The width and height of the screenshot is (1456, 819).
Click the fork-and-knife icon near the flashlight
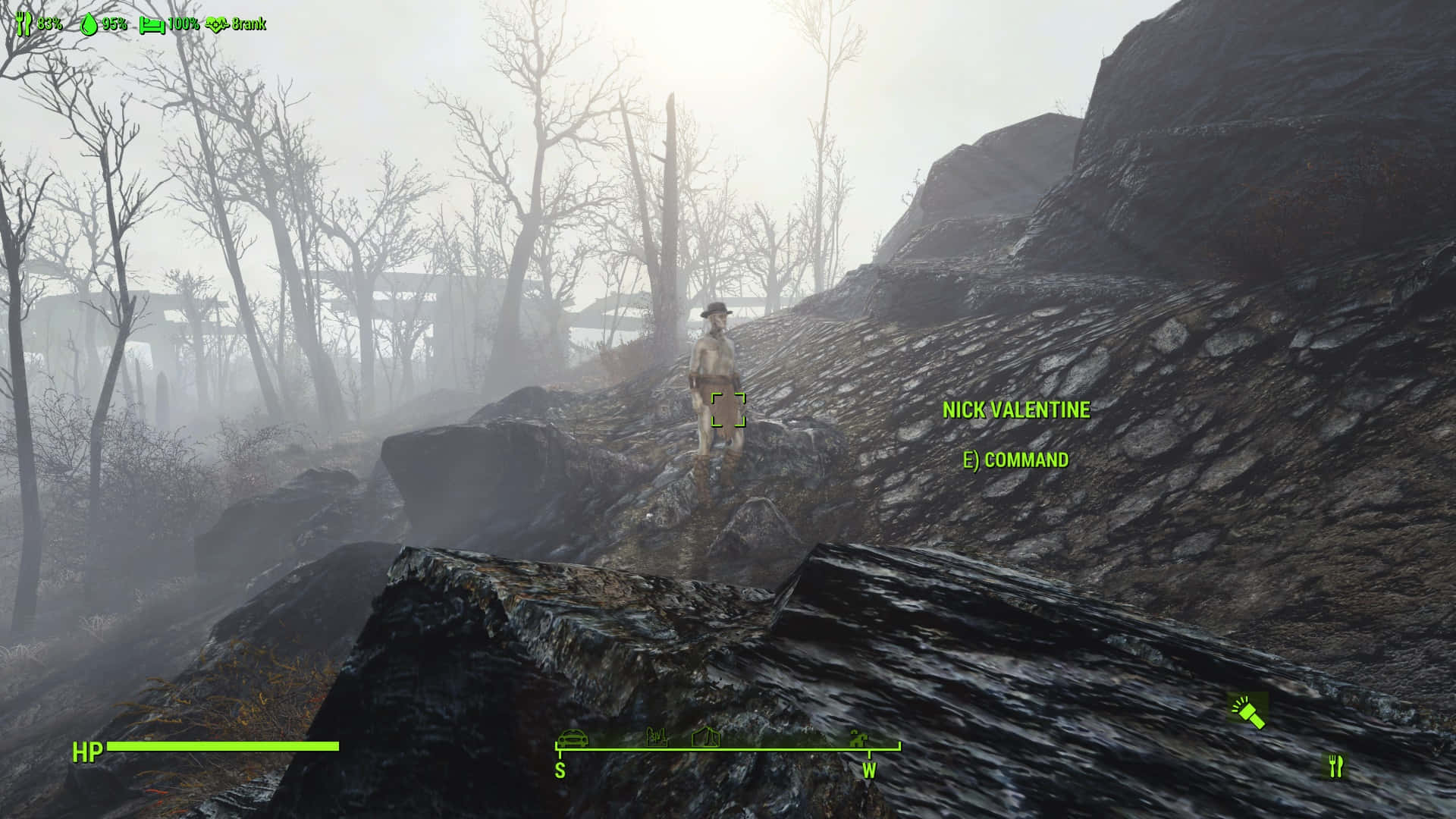(x=1335, y=766)
